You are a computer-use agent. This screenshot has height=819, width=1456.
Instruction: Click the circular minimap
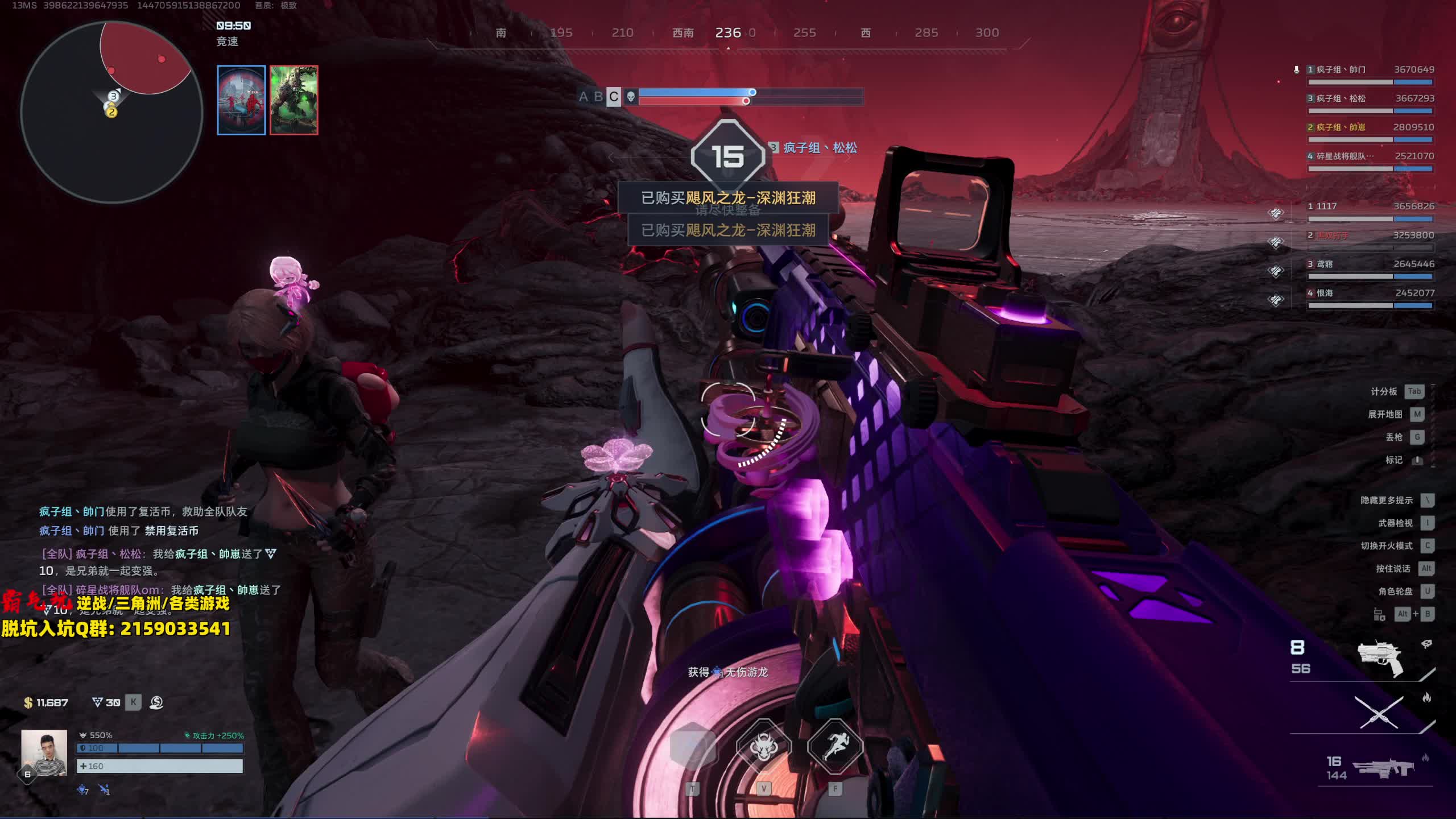point(111,112)
